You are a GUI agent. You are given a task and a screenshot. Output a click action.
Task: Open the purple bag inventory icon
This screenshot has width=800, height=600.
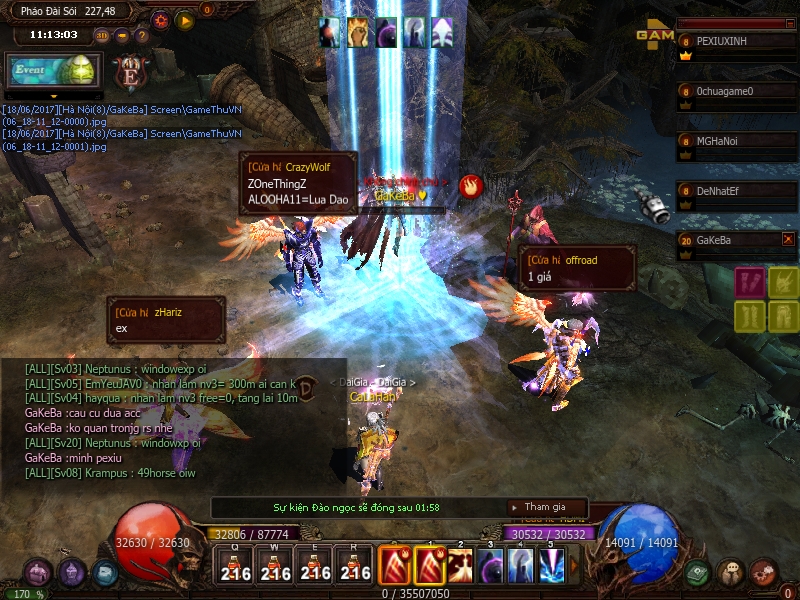pyautogui.click(x=38, y=573)
